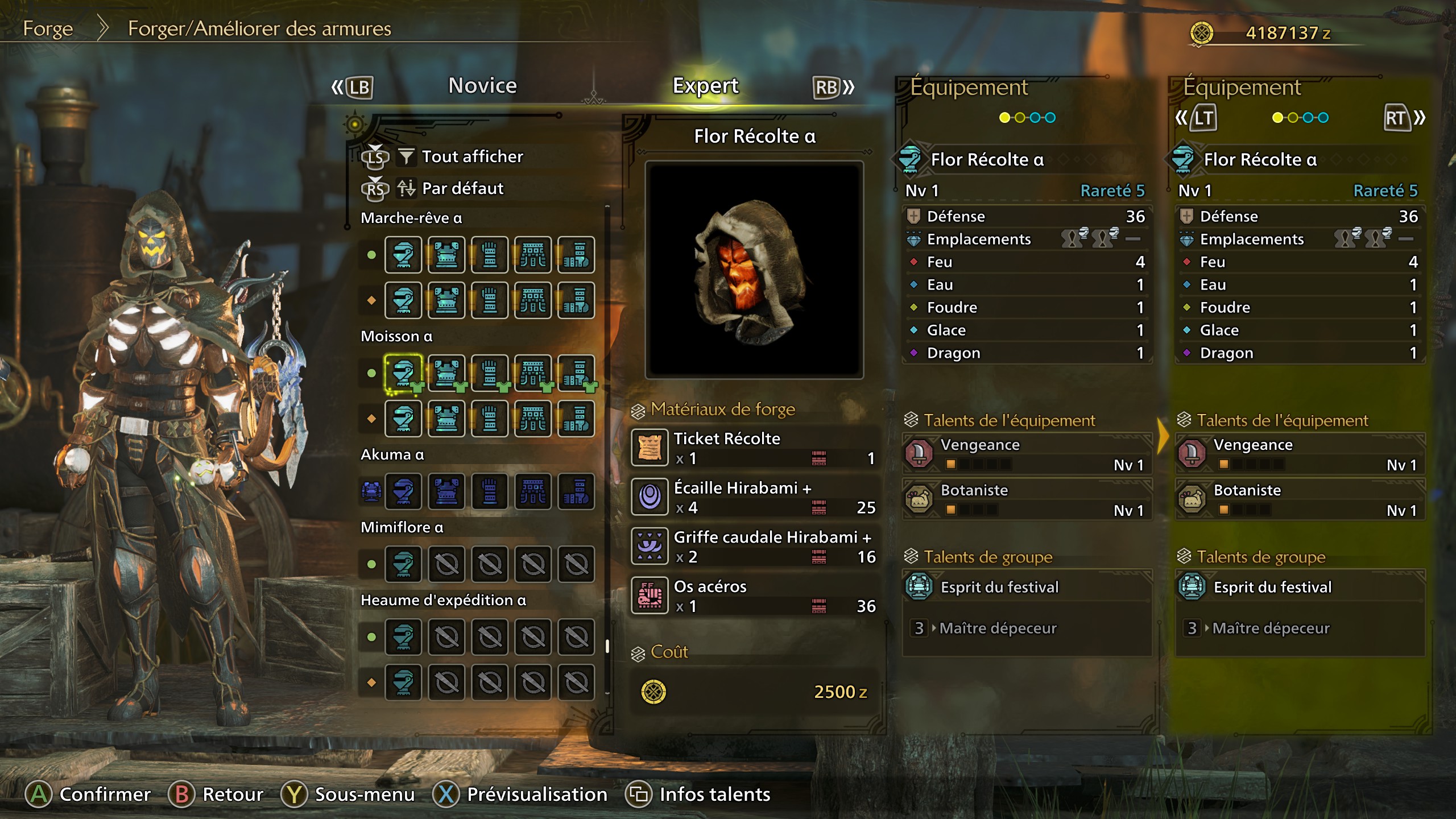The width and height of the screenshot is (1456, 819).
Task: Click the RT arrow on right equipment panel
Action: [1401, 118]
